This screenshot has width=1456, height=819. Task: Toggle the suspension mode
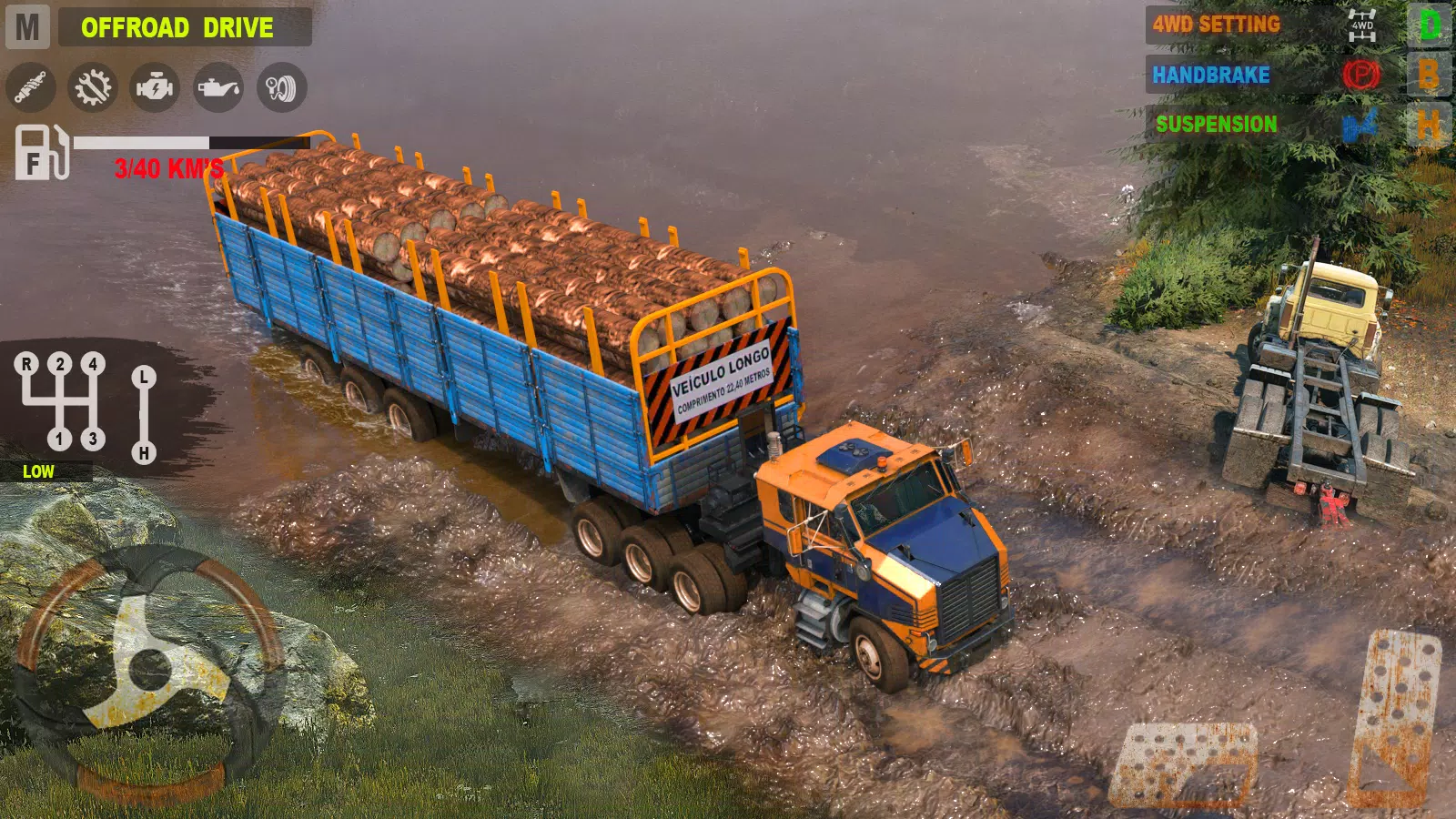click(1217, 121)
